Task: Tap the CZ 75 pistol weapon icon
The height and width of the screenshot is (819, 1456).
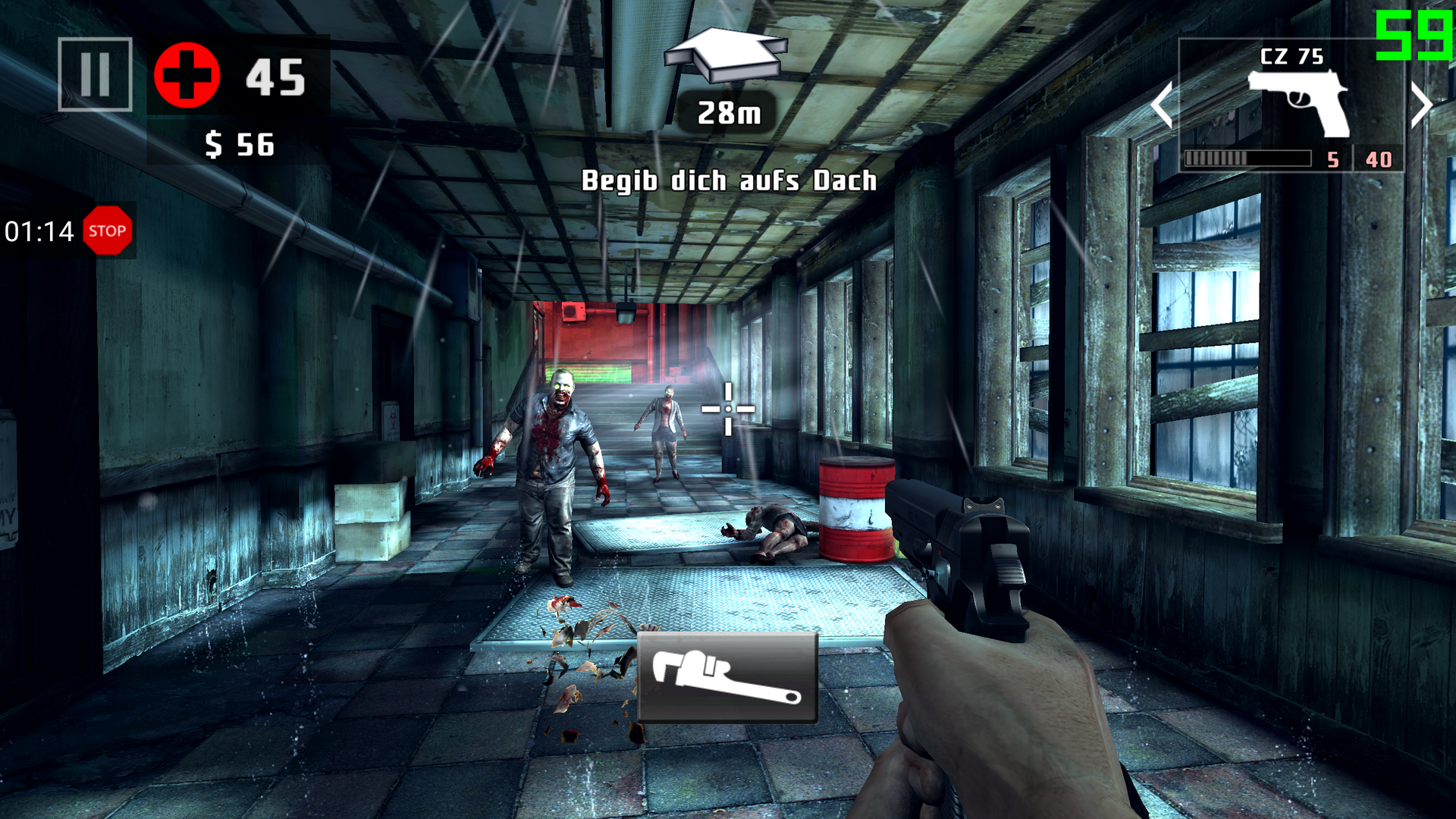Action: [x=1298, y=102]
